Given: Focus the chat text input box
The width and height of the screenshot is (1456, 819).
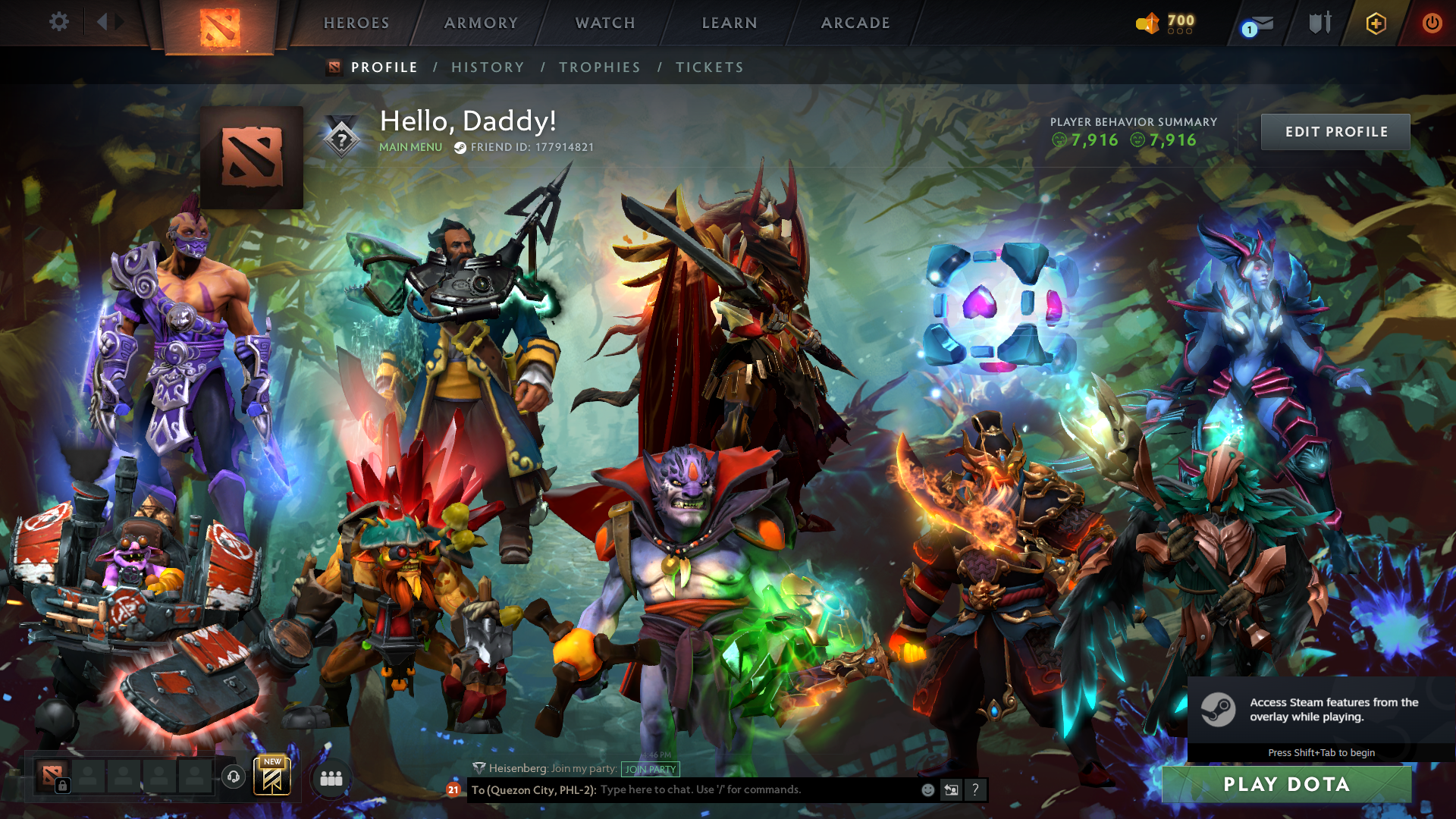Looking at the screenshot, I should coord(758,789).
